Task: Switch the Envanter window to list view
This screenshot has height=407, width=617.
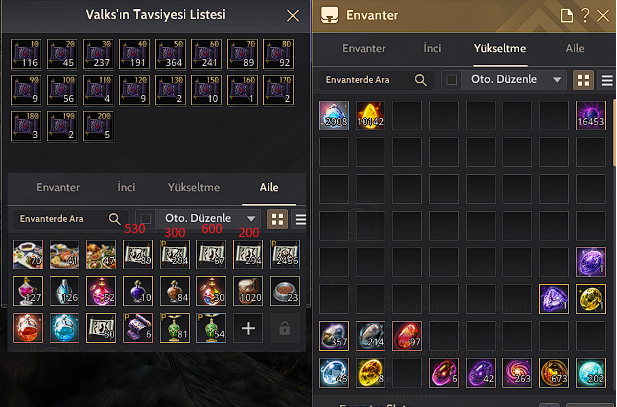Action: pos(606,80)
